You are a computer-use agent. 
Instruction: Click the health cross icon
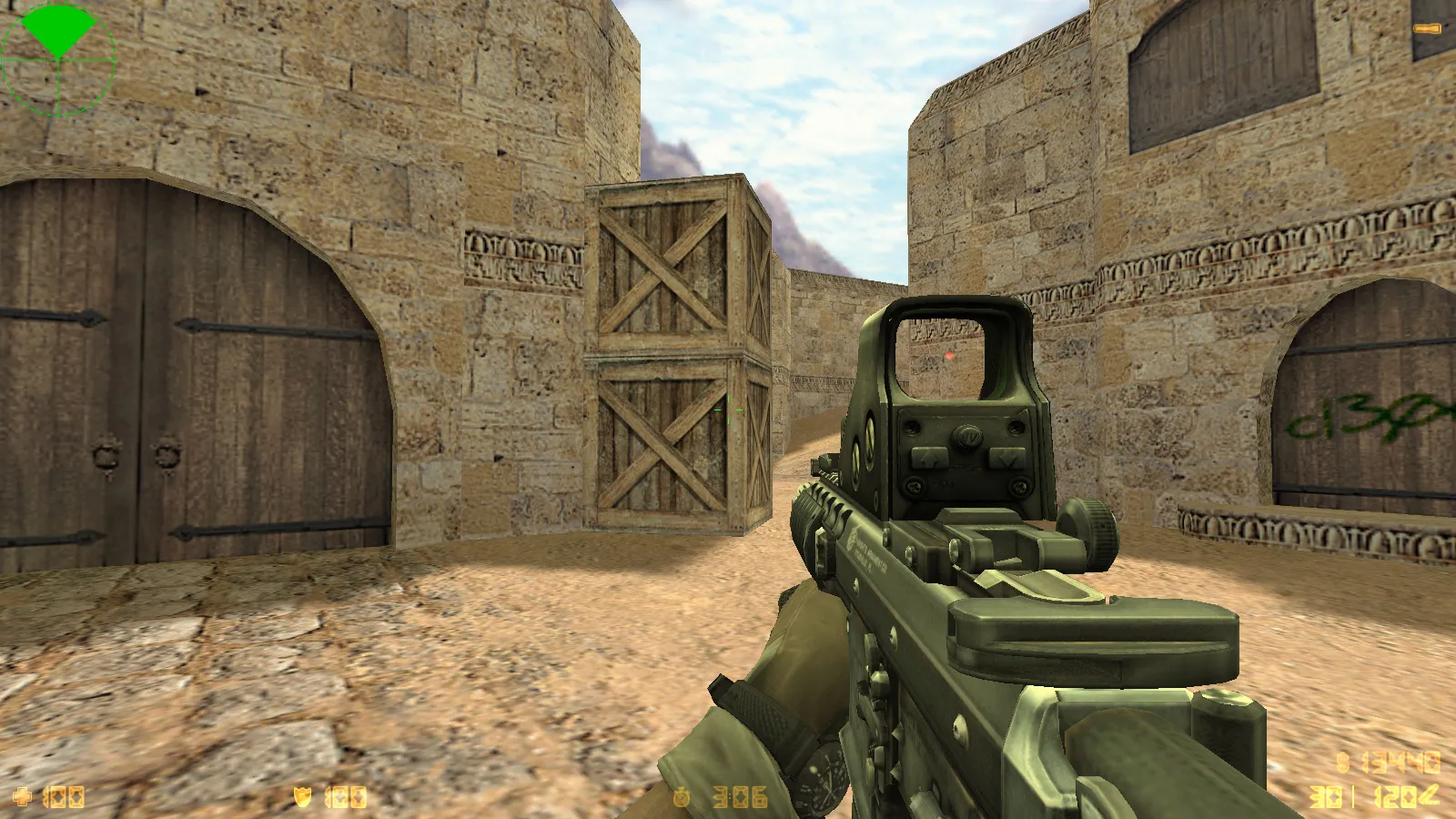pos(23,797)
